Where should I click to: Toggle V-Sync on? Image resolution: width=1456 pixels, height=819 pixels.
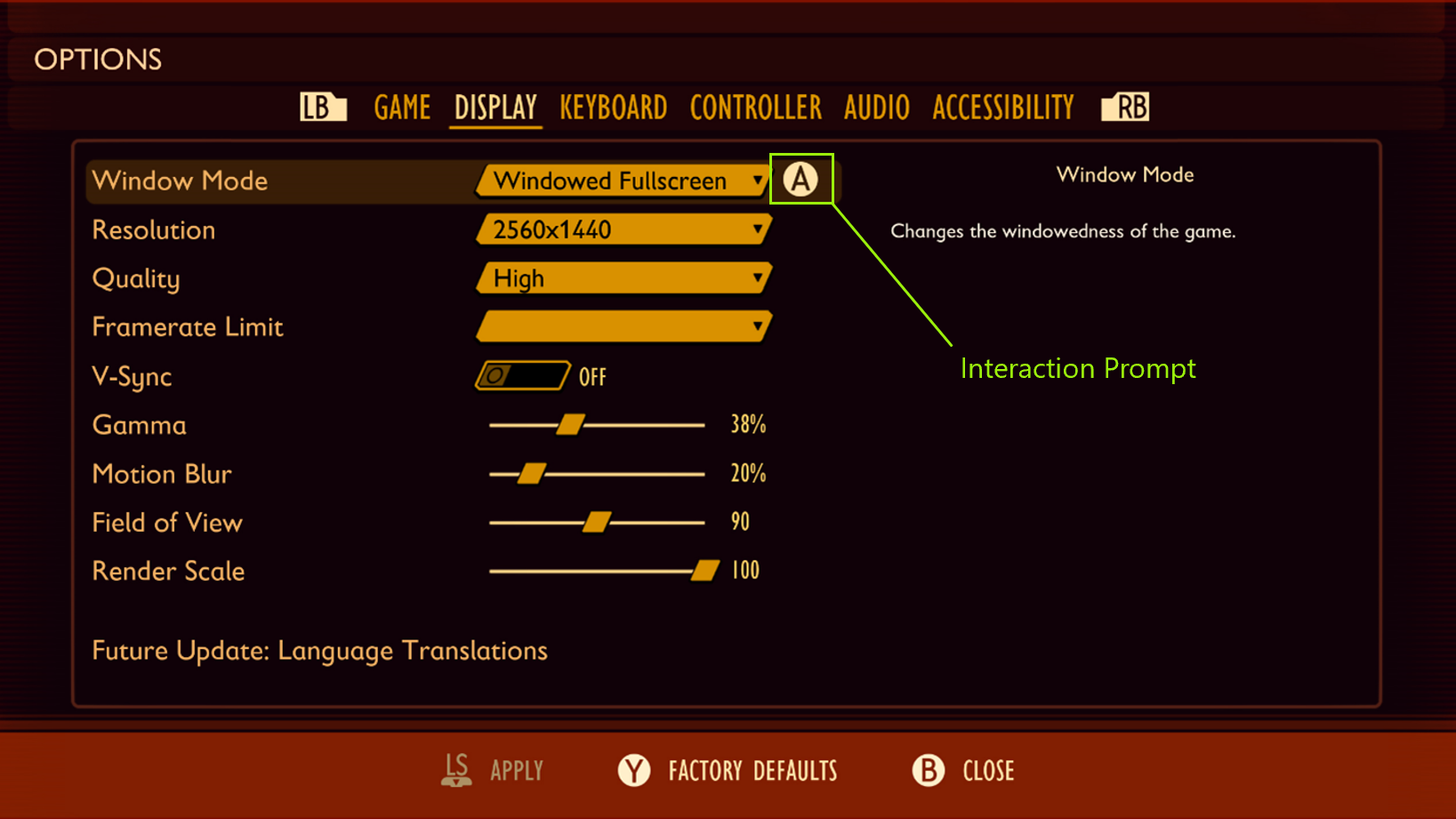coord(523,375)
